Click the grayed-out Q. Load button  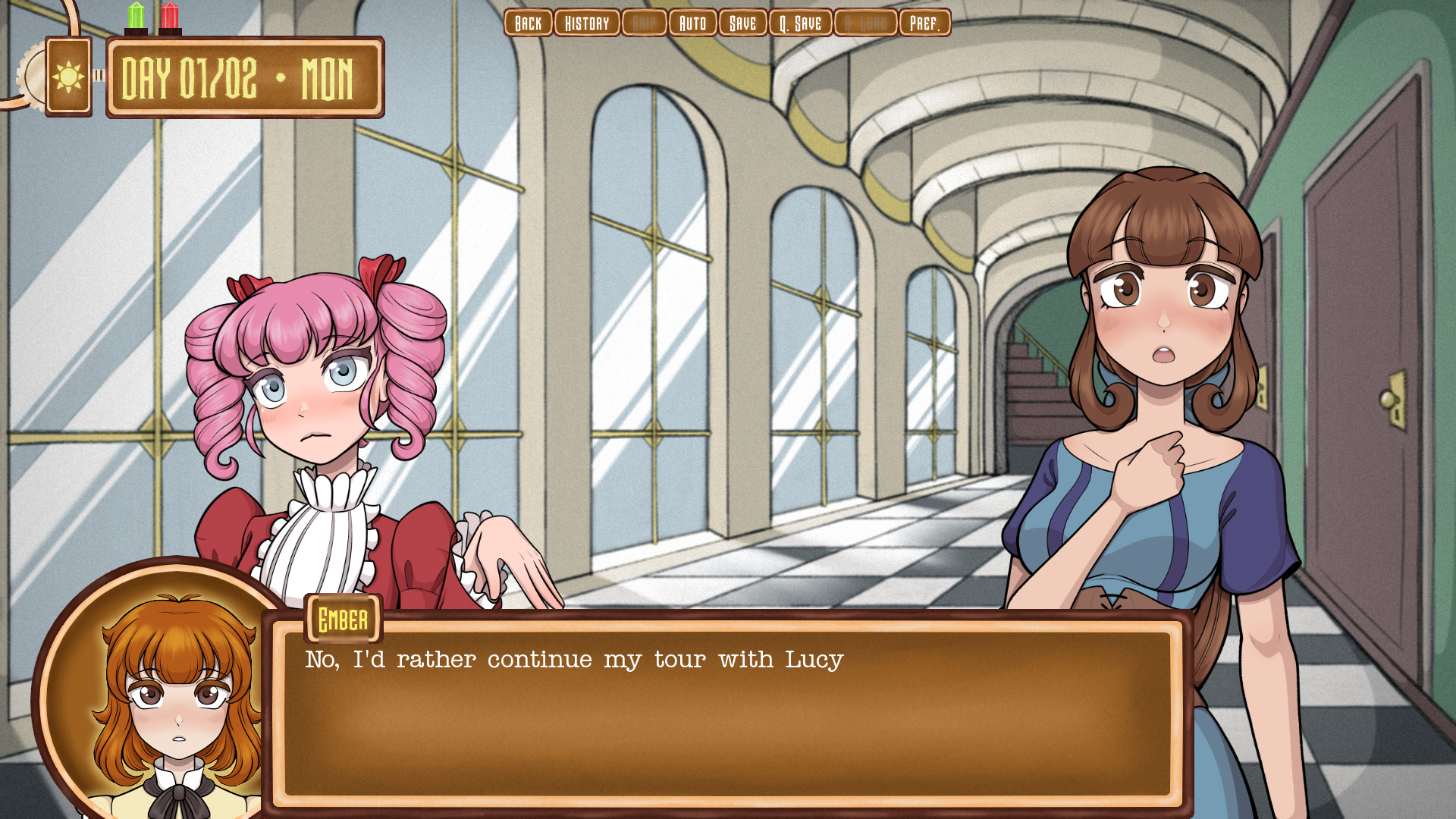coord(864,23)
